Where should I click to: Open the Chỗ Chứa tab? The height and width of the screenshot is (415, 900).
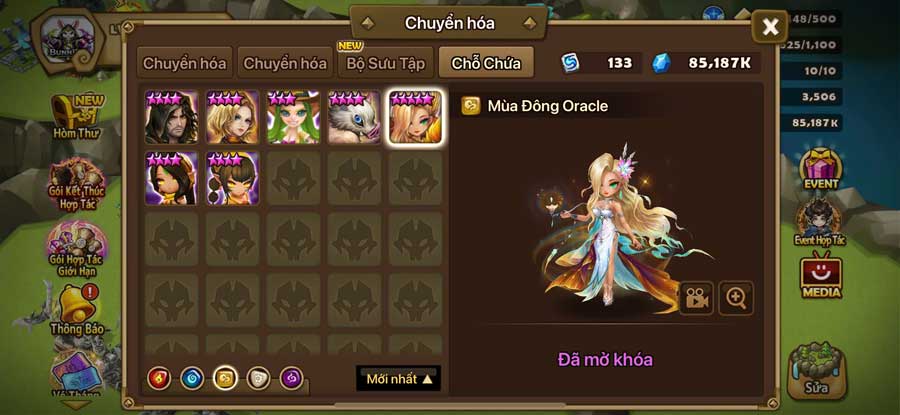pyautogui.click(x=485, y=63)
